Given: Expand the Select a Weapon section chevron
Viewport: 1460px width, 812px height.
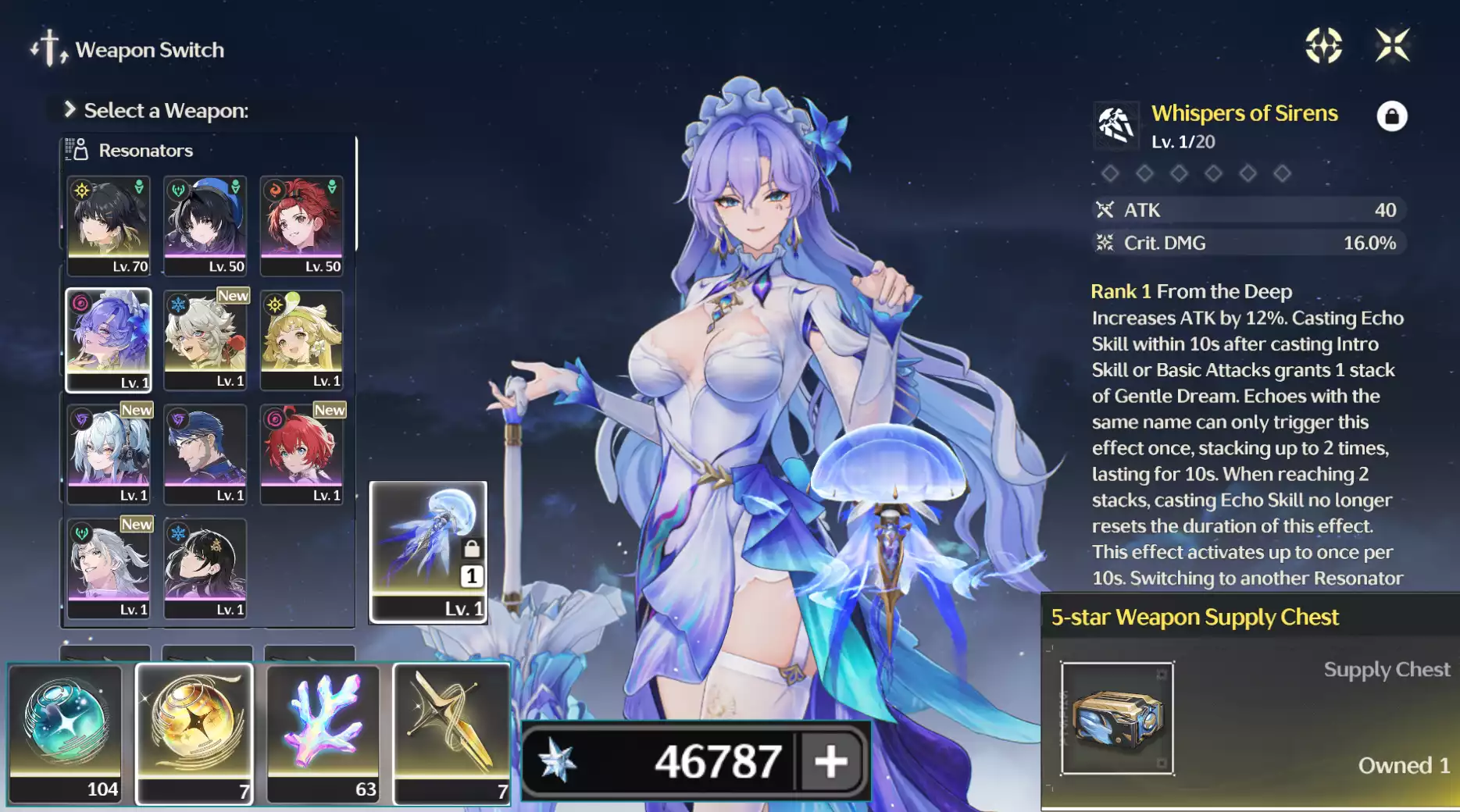Looking at the screenshot, I should (x=70, y=110).
